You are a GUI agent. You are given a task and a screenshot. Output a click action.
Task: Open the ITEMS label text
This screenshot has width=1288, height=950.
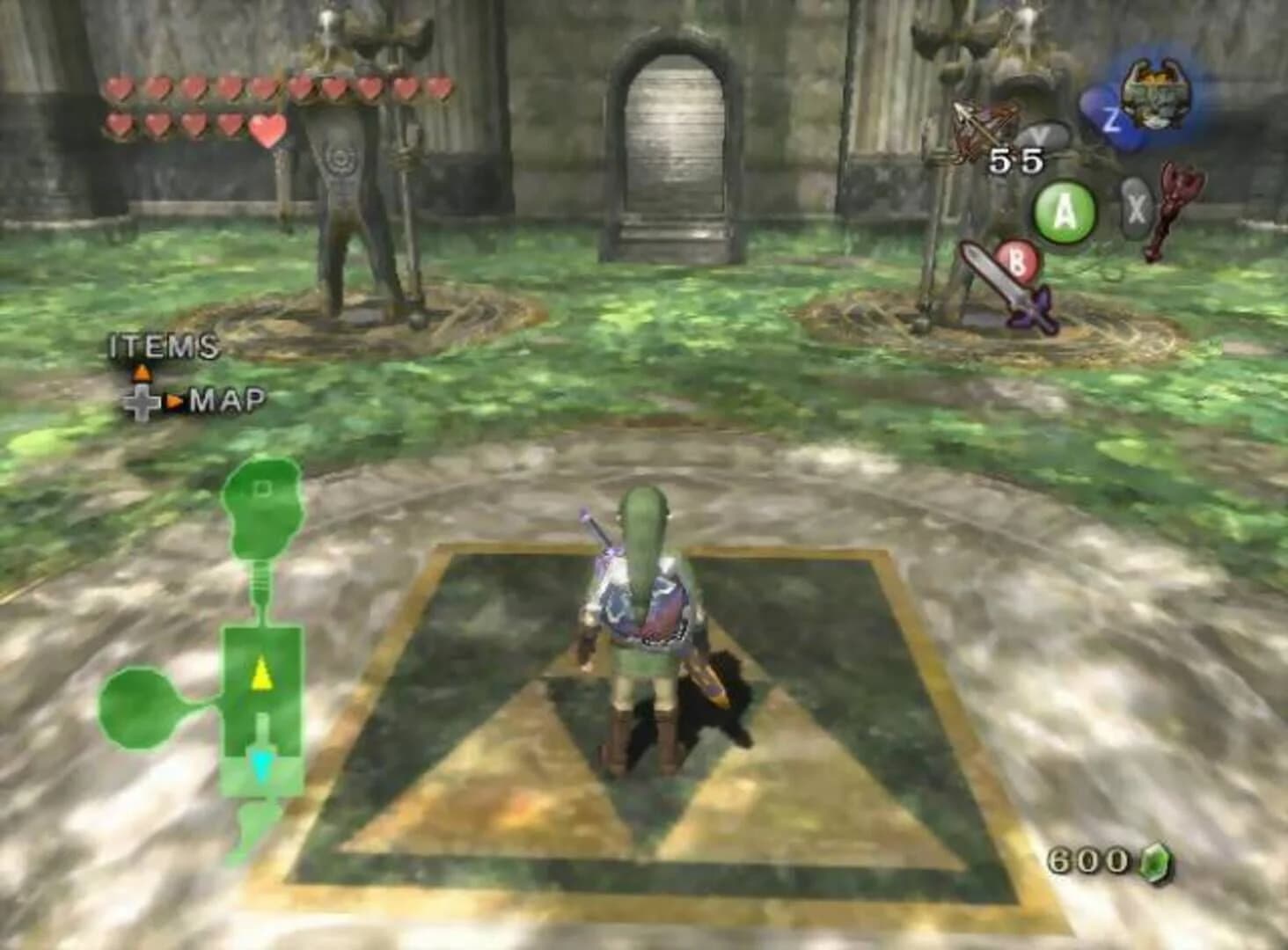coord(161,345)
